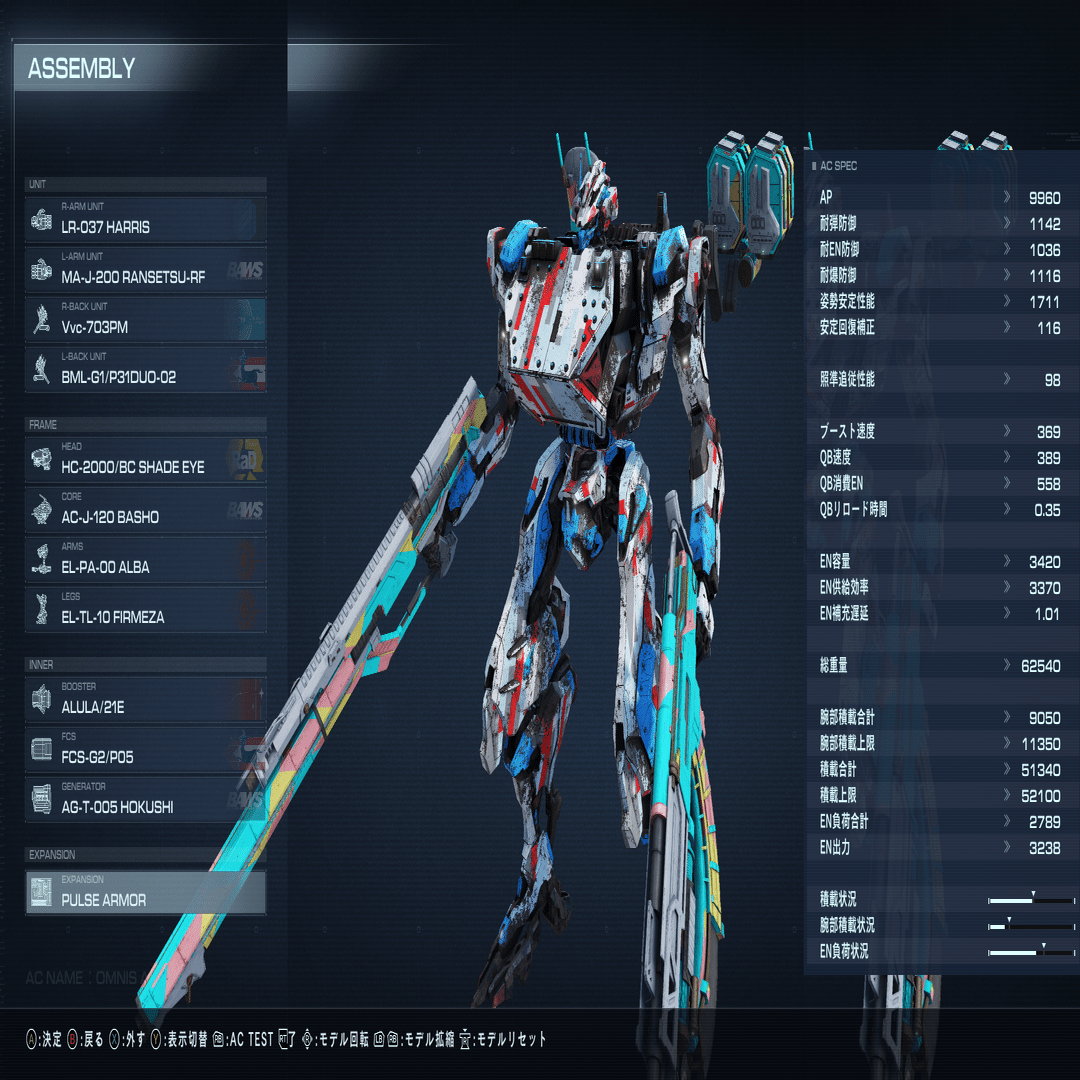This screenshot has height=1080, width=1080.
Task: Choose the MA-J-200 RANSETSU-RF left arm slot
Action: tap(146, 270)
